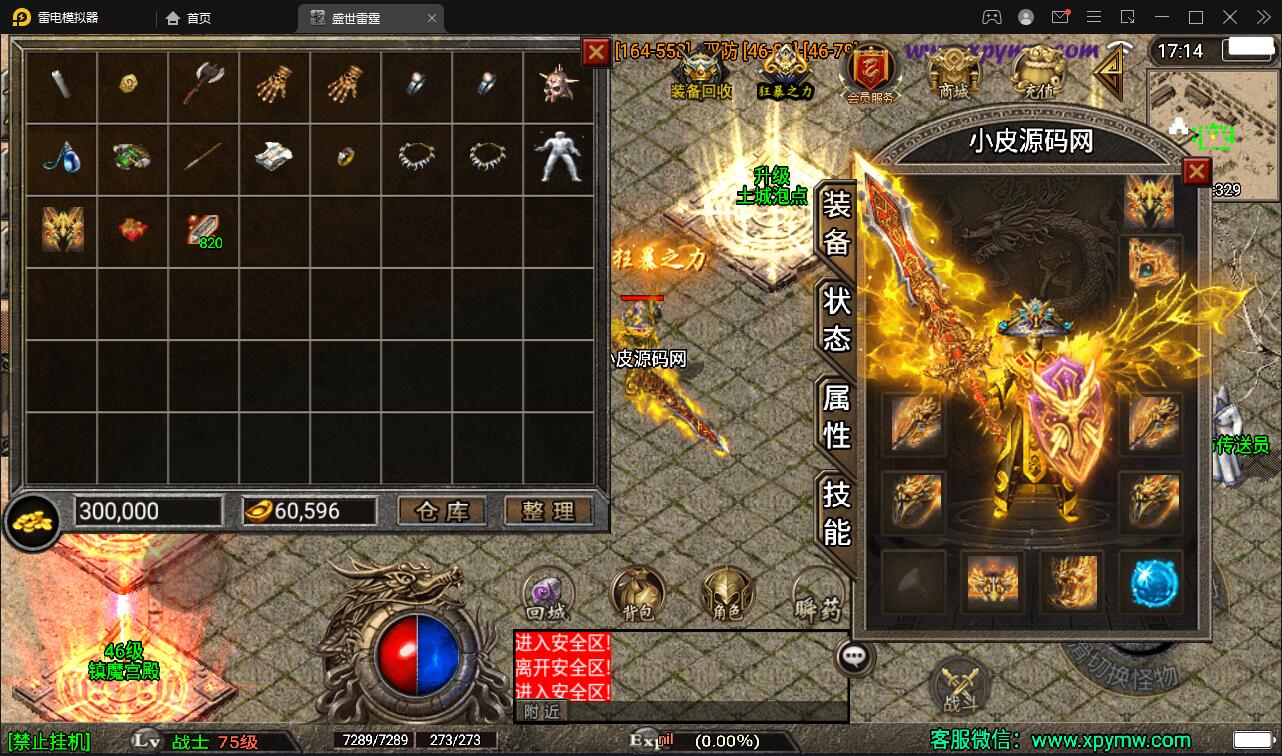Click the 狂暴之力 icon
Screen dimensions: 1282x756
click(x=786, y=73)
